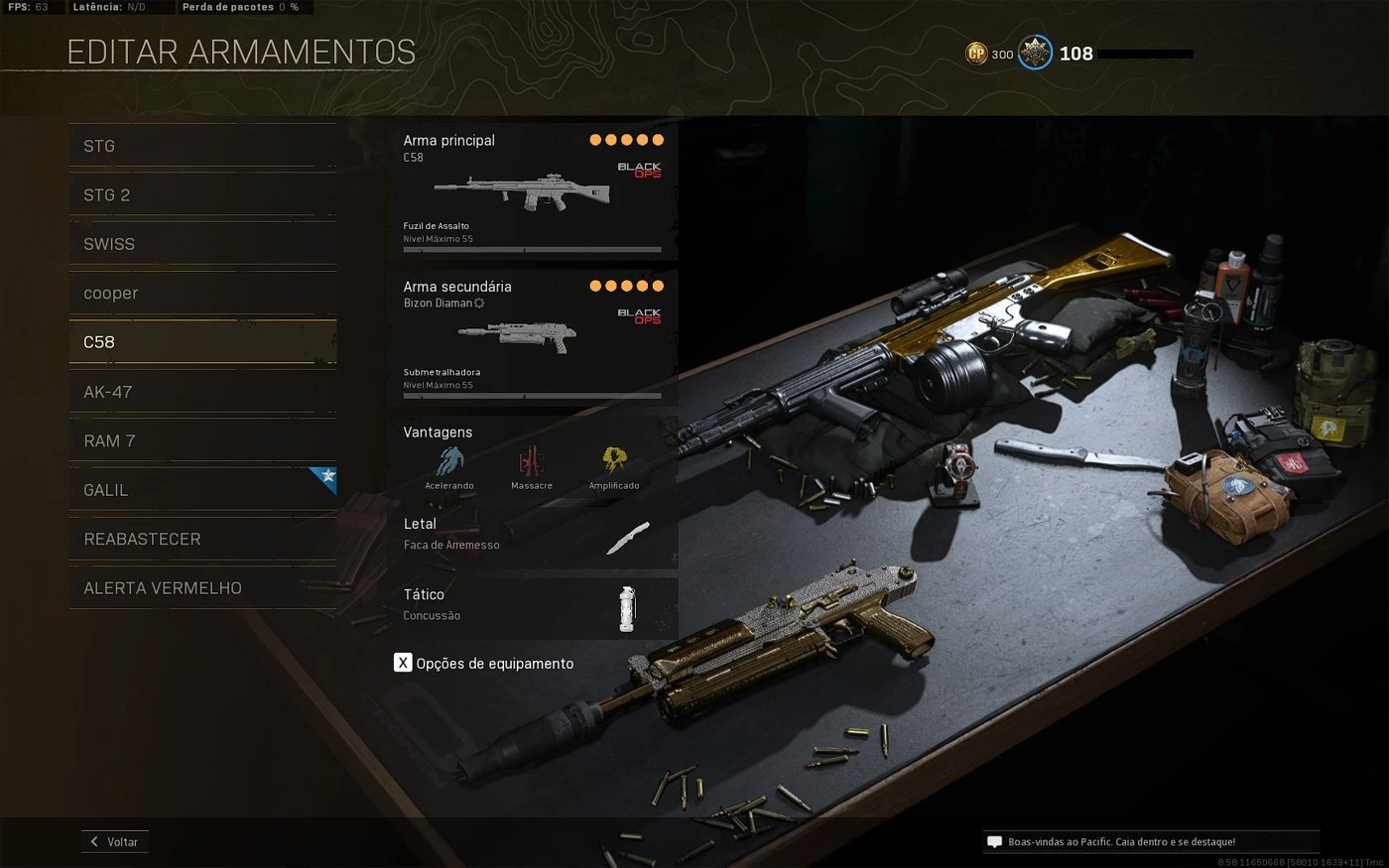Screen dimensions: 1389x868
Task: Edit the Arma principal C58 slot
Action: 533,191
